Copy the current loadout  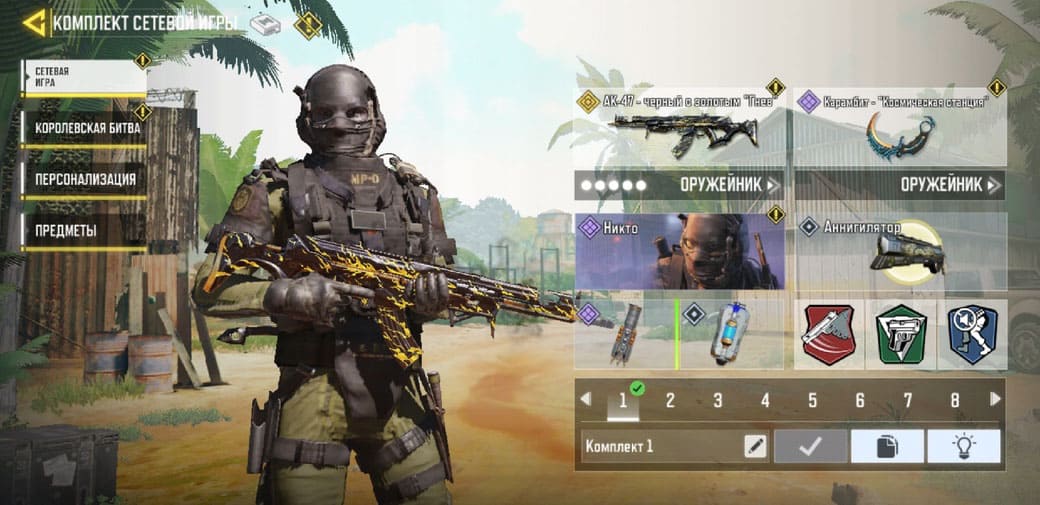pos(887,446)
